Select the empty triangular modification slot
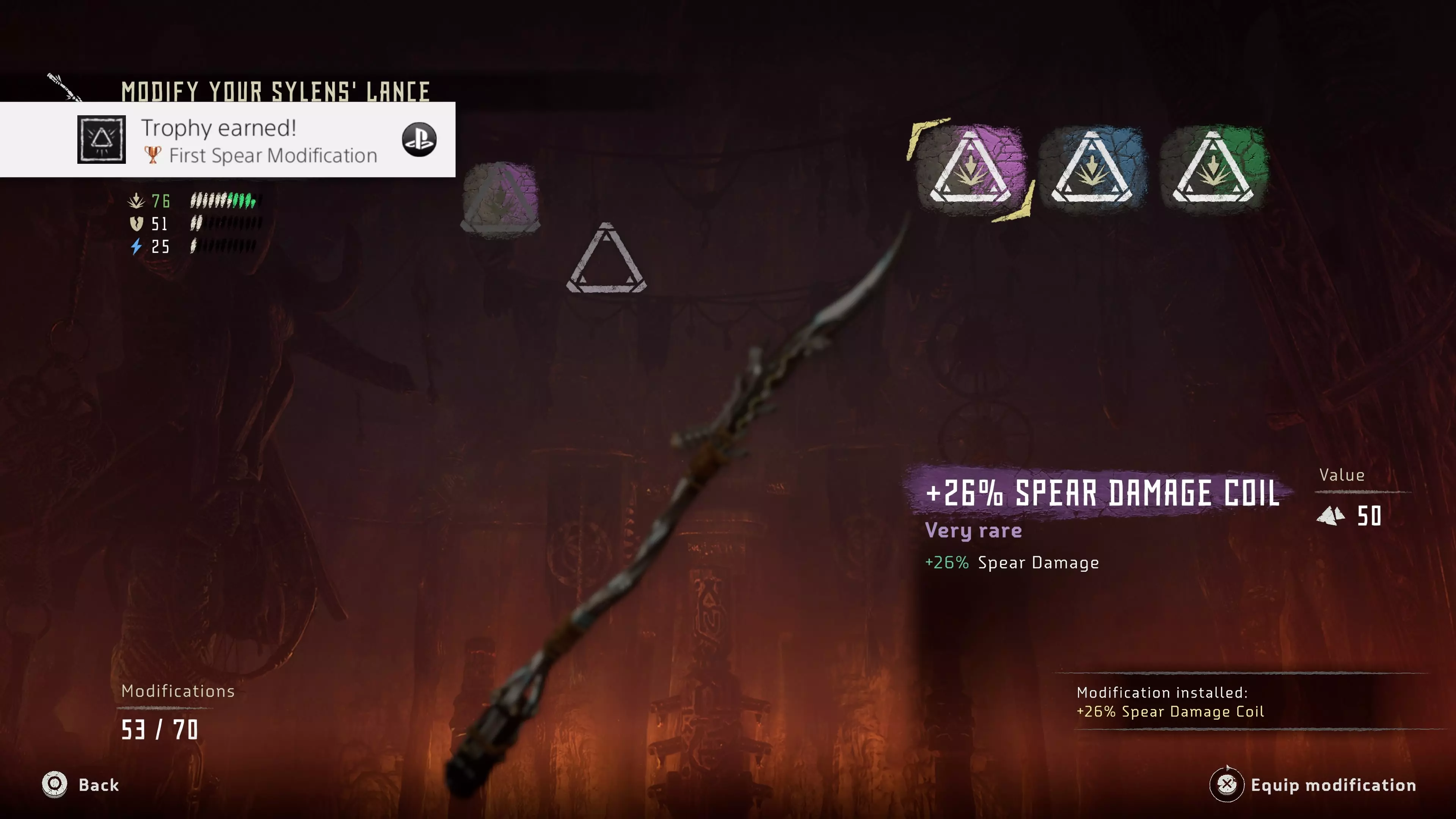1456x819 pixels. click(x=606, y=260)
